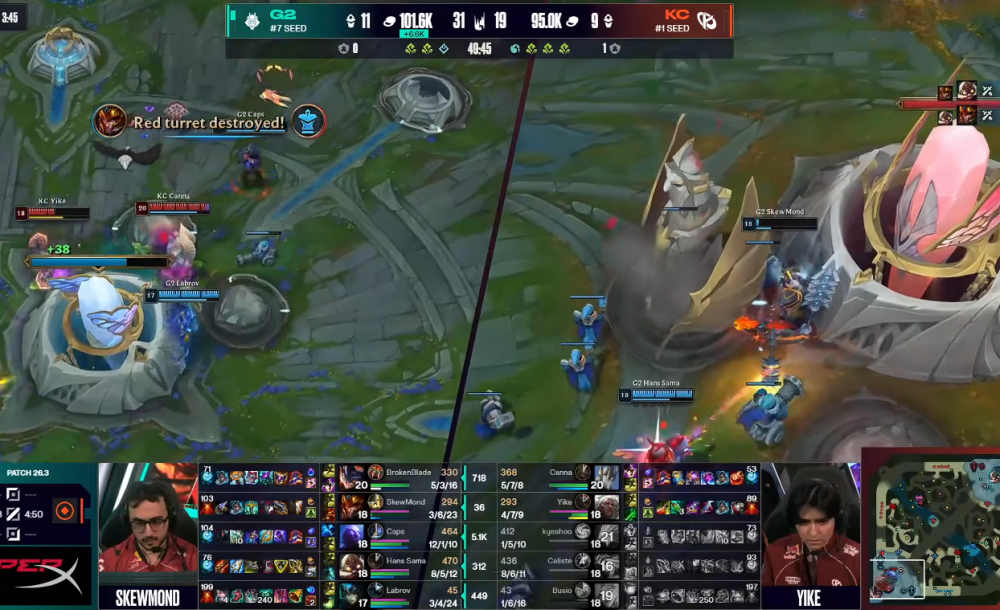This screenshot has height=610, width=1000.
Task: Click the Red turret destroyed announcement
Action: click(210, 123)
